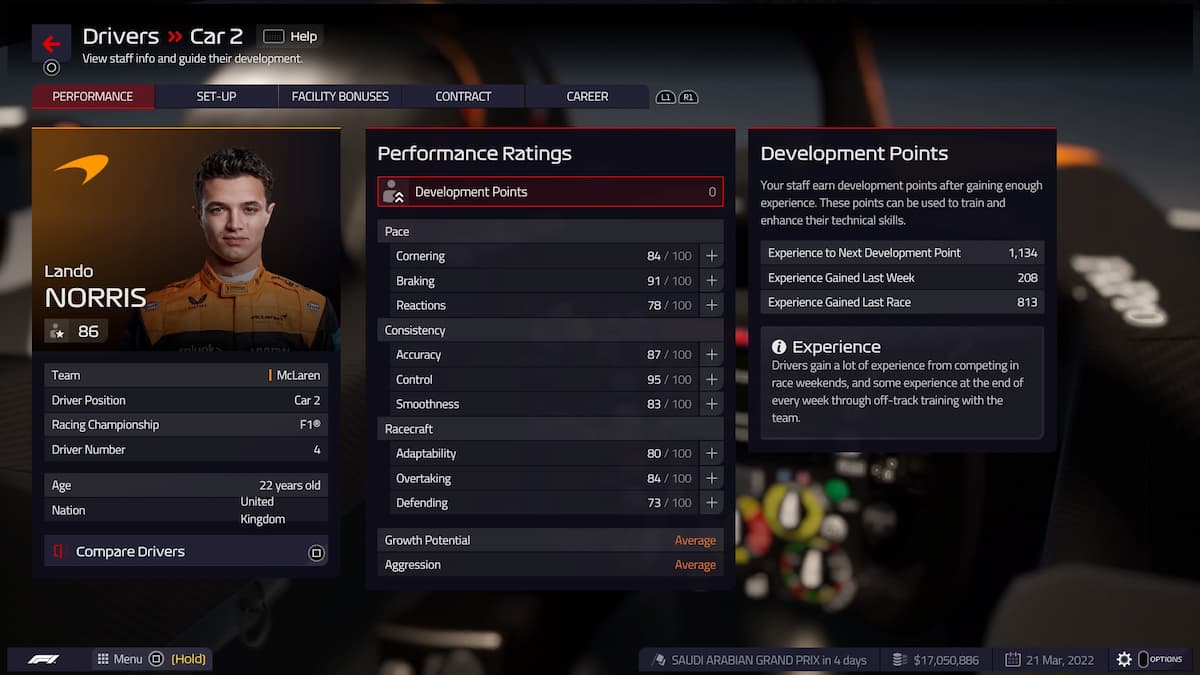1200x675 pixels.
Task: Open the Set-Up tab
Action: (x=216, y=97)
